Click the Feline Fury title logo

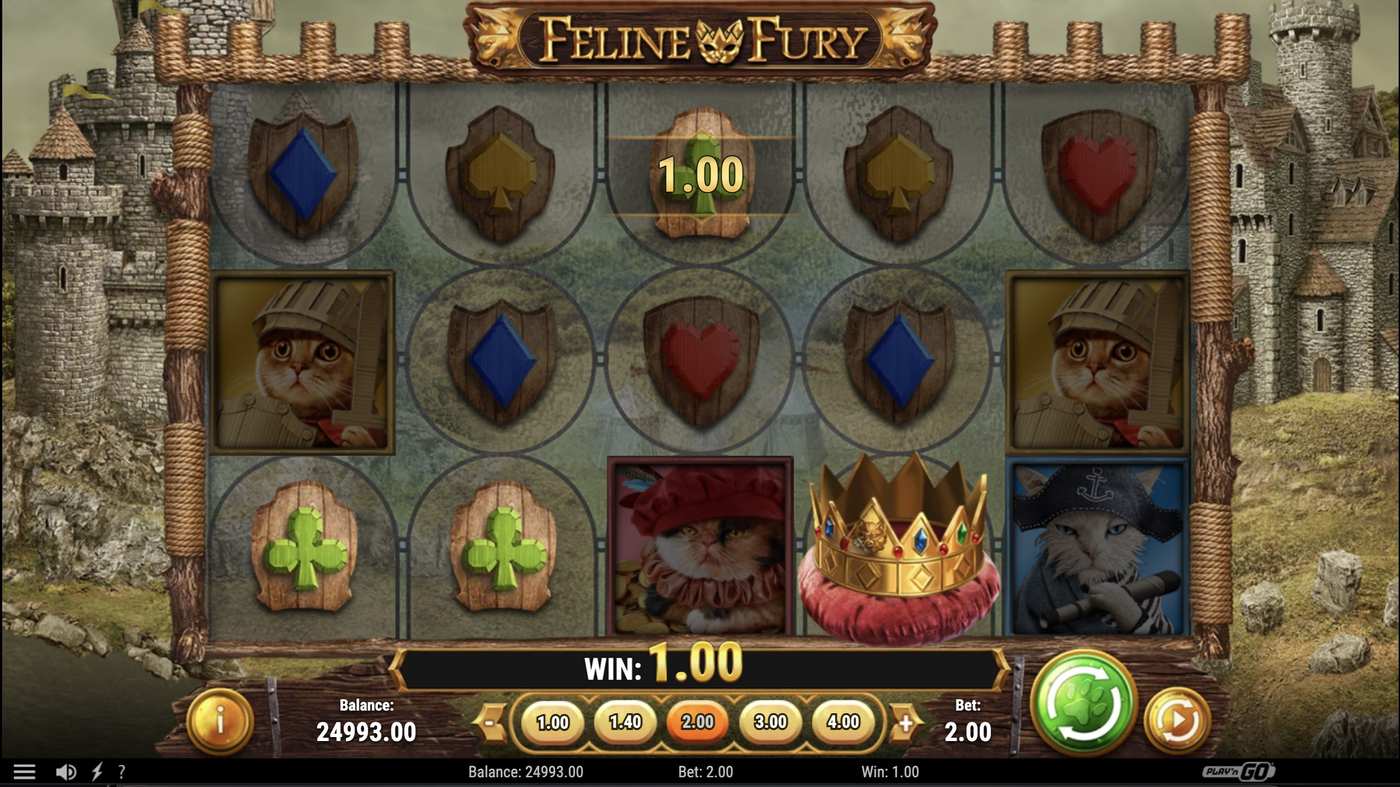[700, 40]
